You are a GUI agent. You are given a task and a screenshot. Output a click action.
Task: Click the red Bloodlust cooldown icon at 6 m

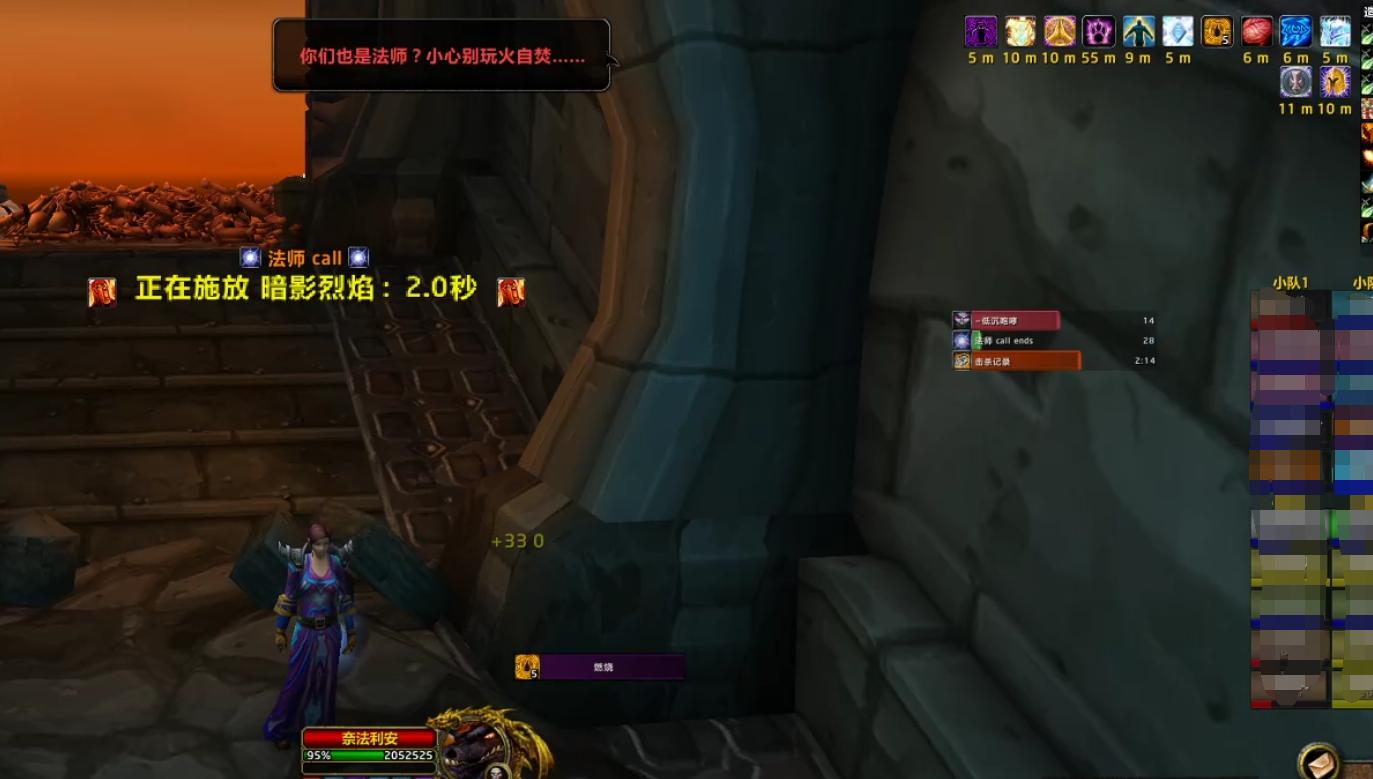tap(1258, 32)
